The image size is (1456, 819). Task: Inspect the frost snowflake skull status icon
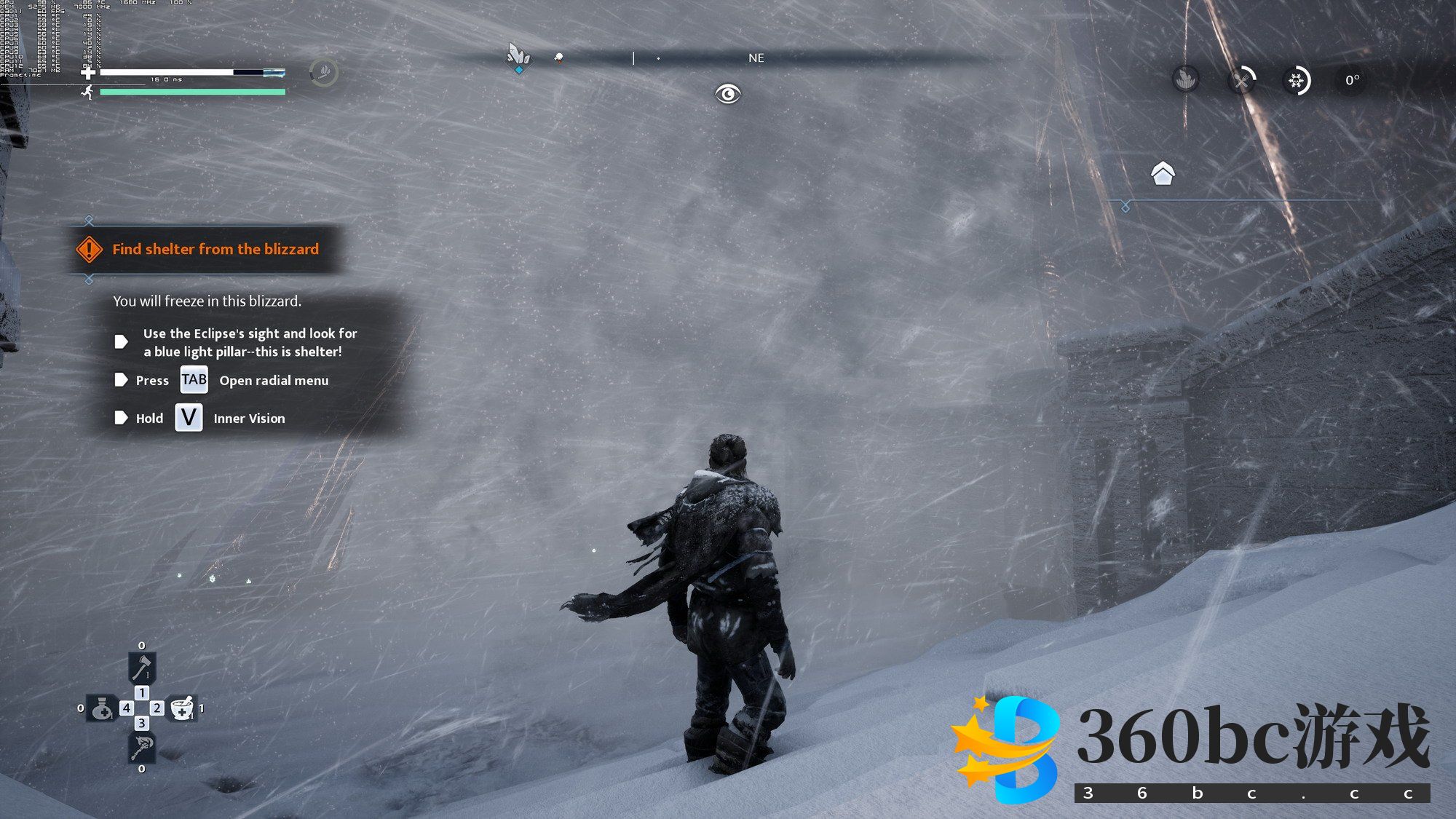[1297, 80]
